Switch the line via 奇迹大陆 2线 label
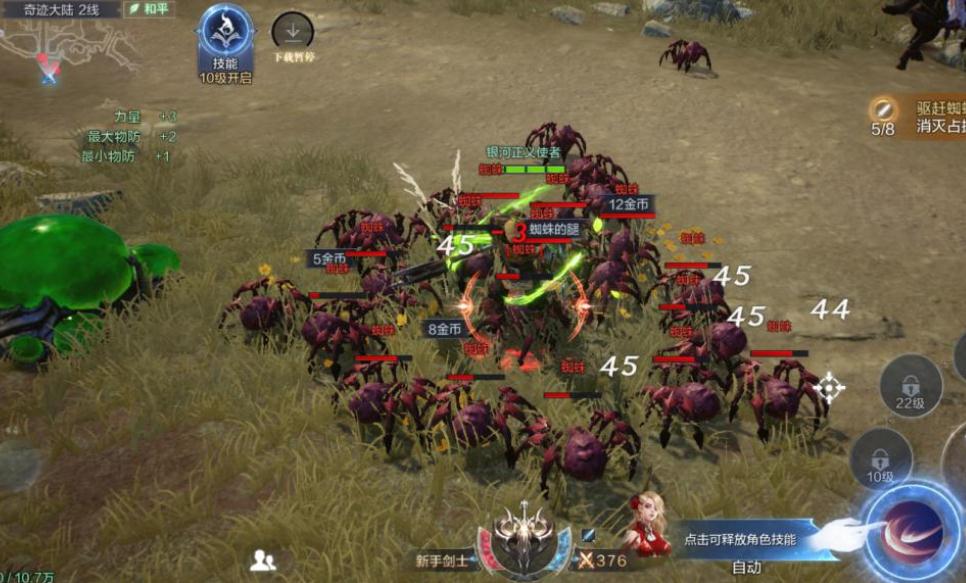This screenshot has width=966, height=583. 58,9
